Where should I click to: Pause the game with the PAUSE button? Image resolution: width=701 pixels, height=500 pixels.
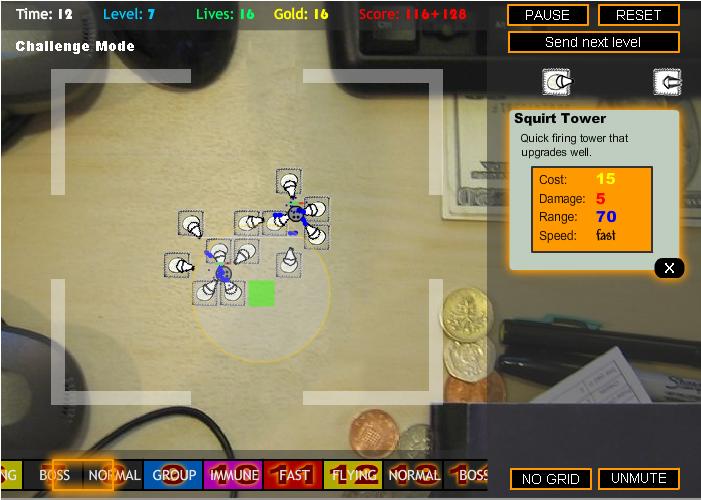547,15
